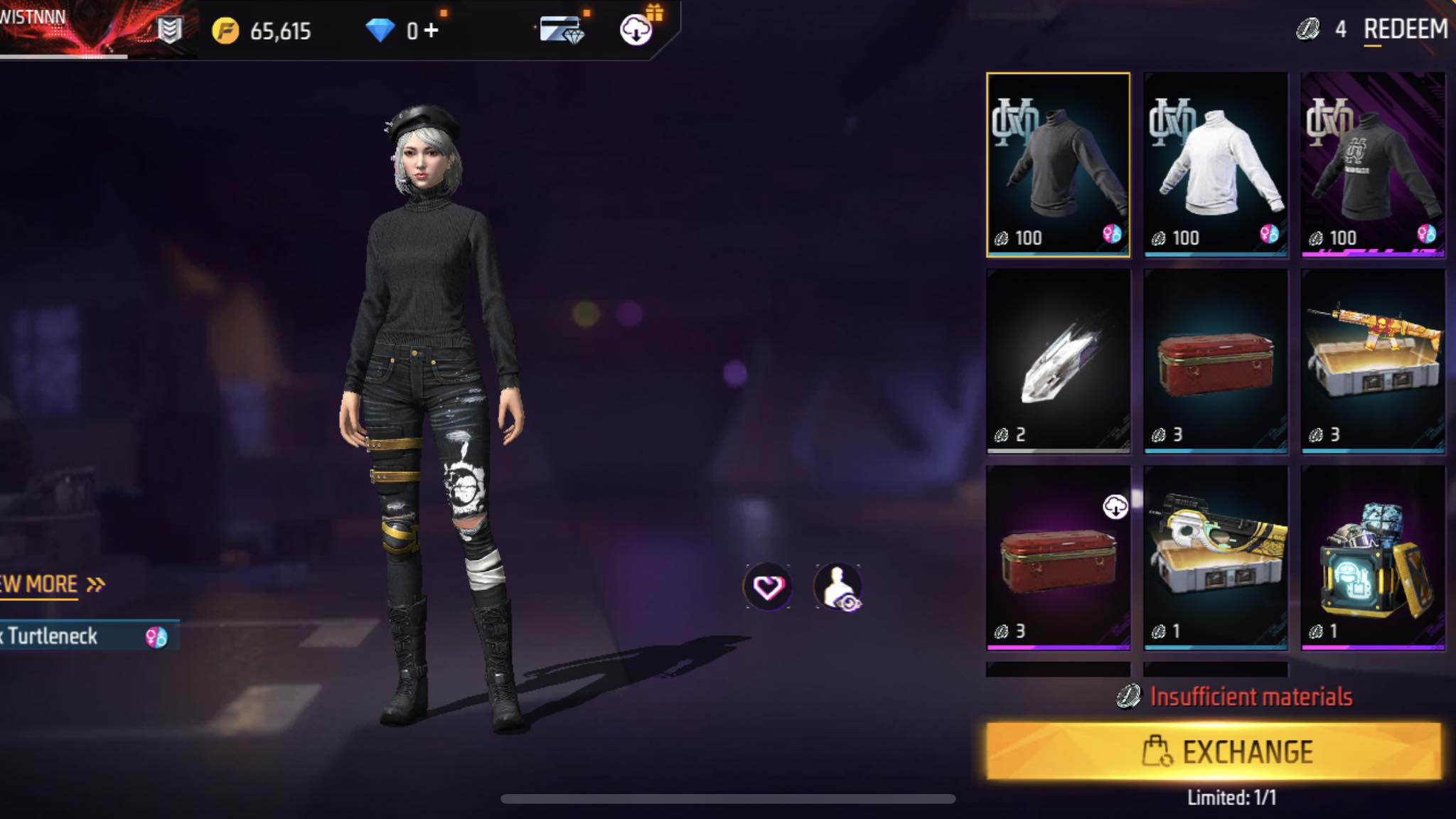Expand the cloud icon on the red crate item
Screen dimensions: 1456x819
[x=1116, y=506]
